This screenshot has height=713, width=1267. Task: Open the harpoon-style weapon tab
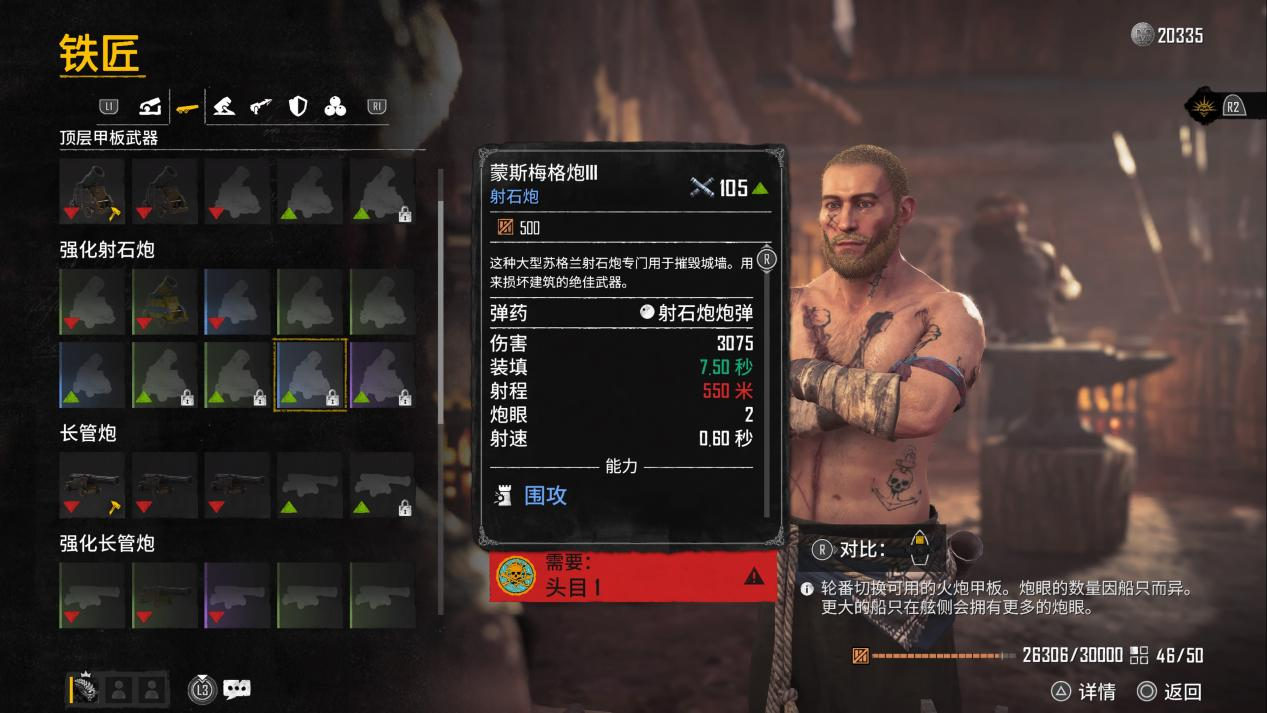pos(261,105)
